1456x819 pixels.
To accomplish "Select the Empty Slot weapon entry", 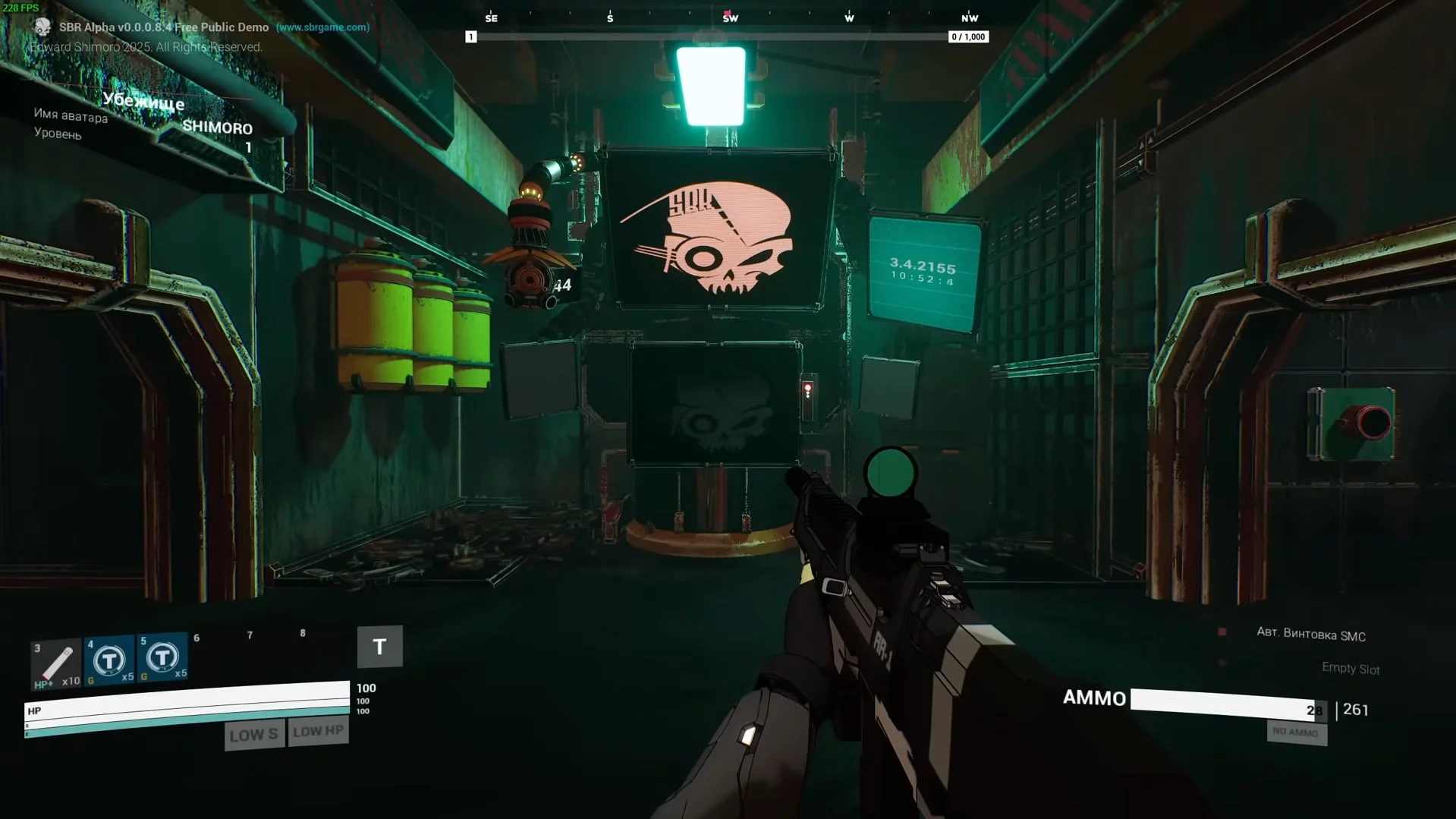I will pos(1350,668).
